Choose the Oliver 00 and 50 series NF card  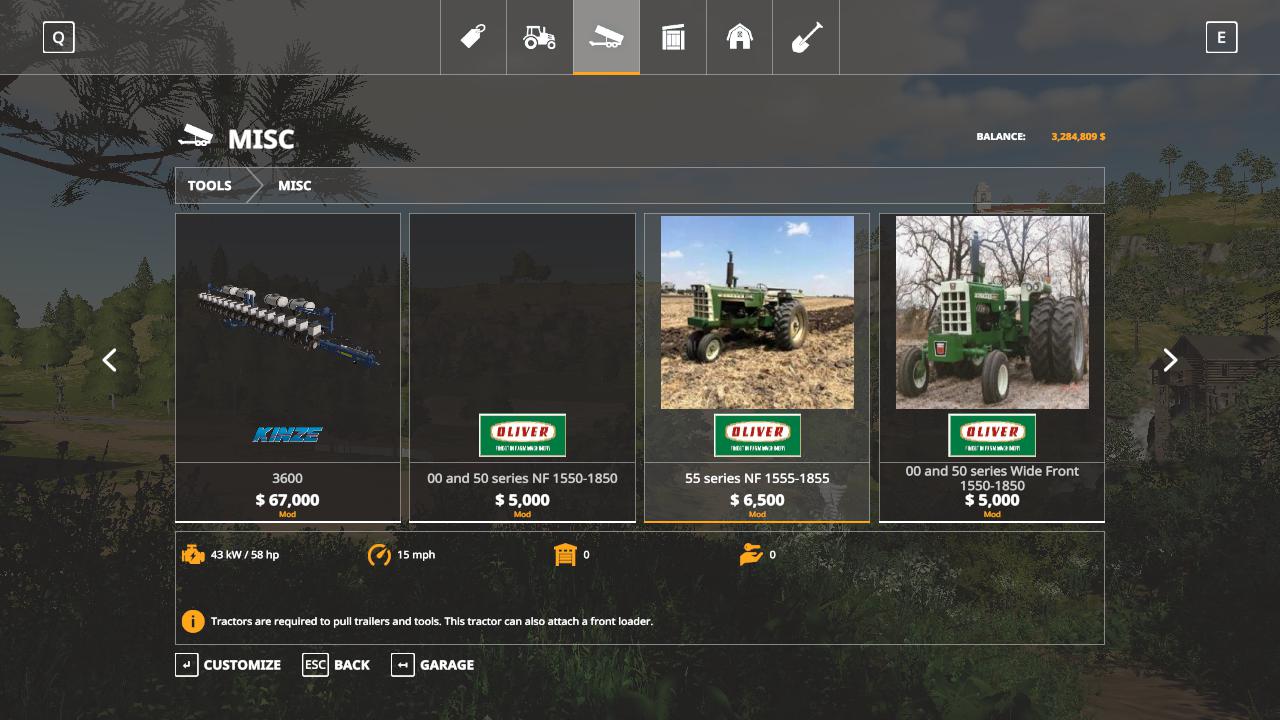click(x=522, y=366)
